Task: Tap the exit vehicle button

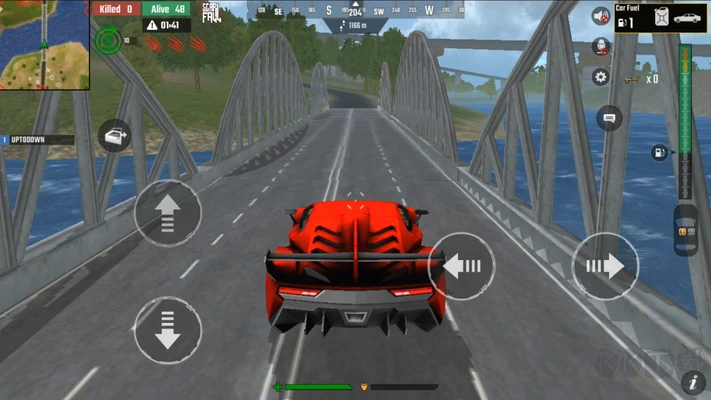Action: click(115, 135)
